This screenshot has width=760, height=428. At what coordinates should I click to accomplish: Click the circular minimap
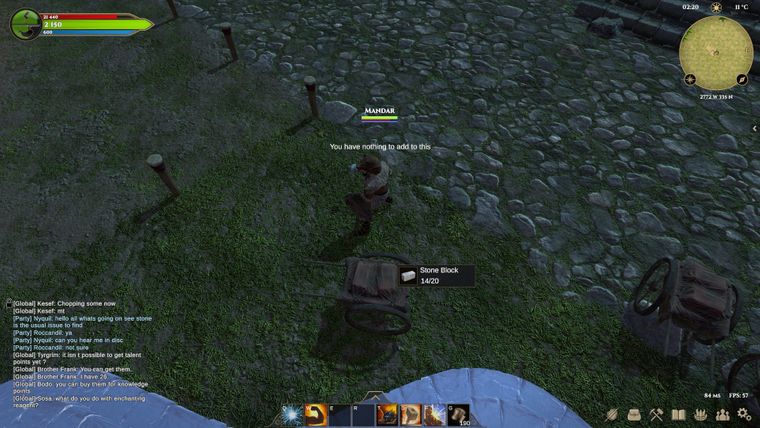pyautogui.click(x=716, y=52)
